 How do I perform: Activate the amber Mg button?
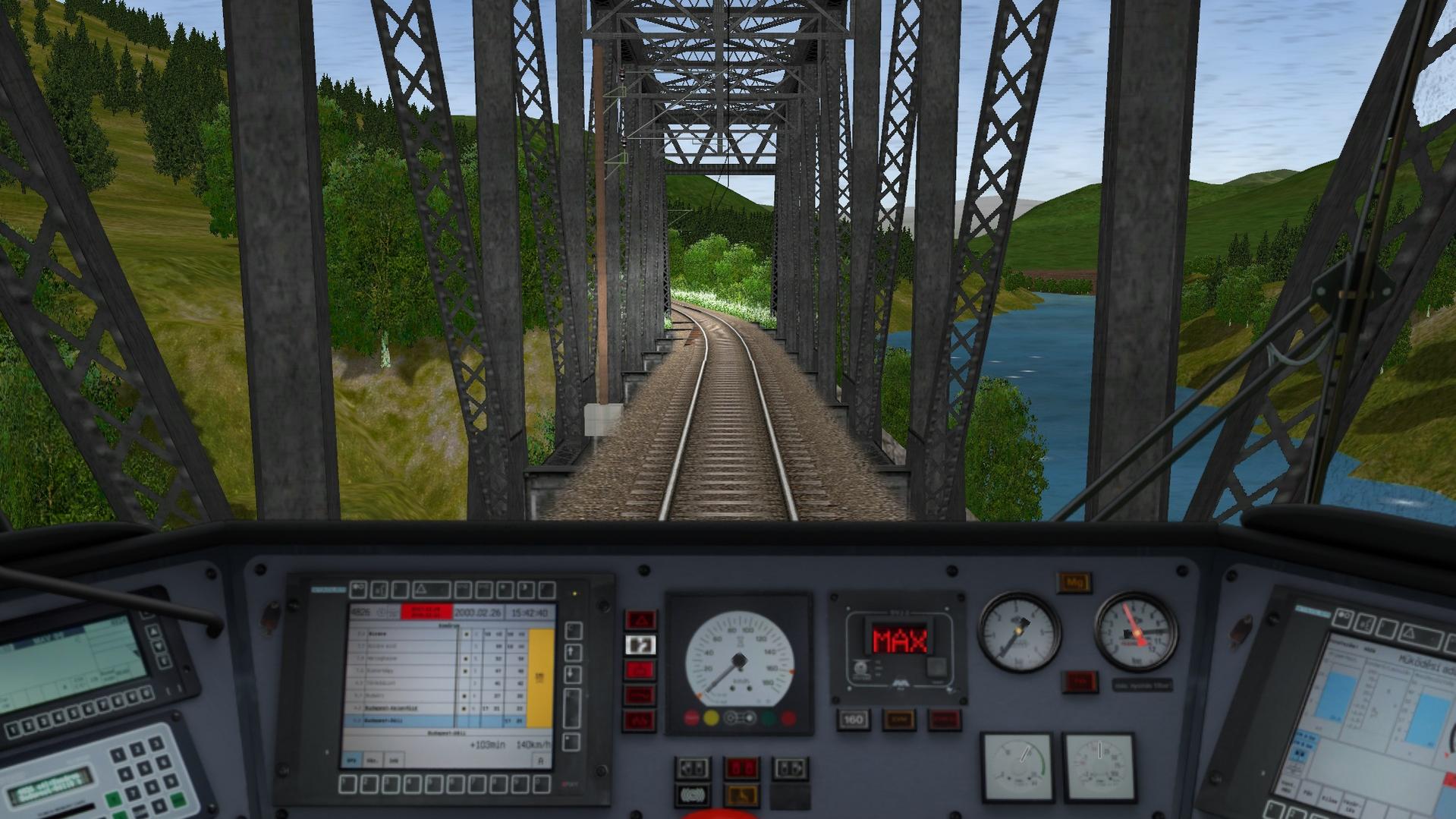tap(1074, 583)
